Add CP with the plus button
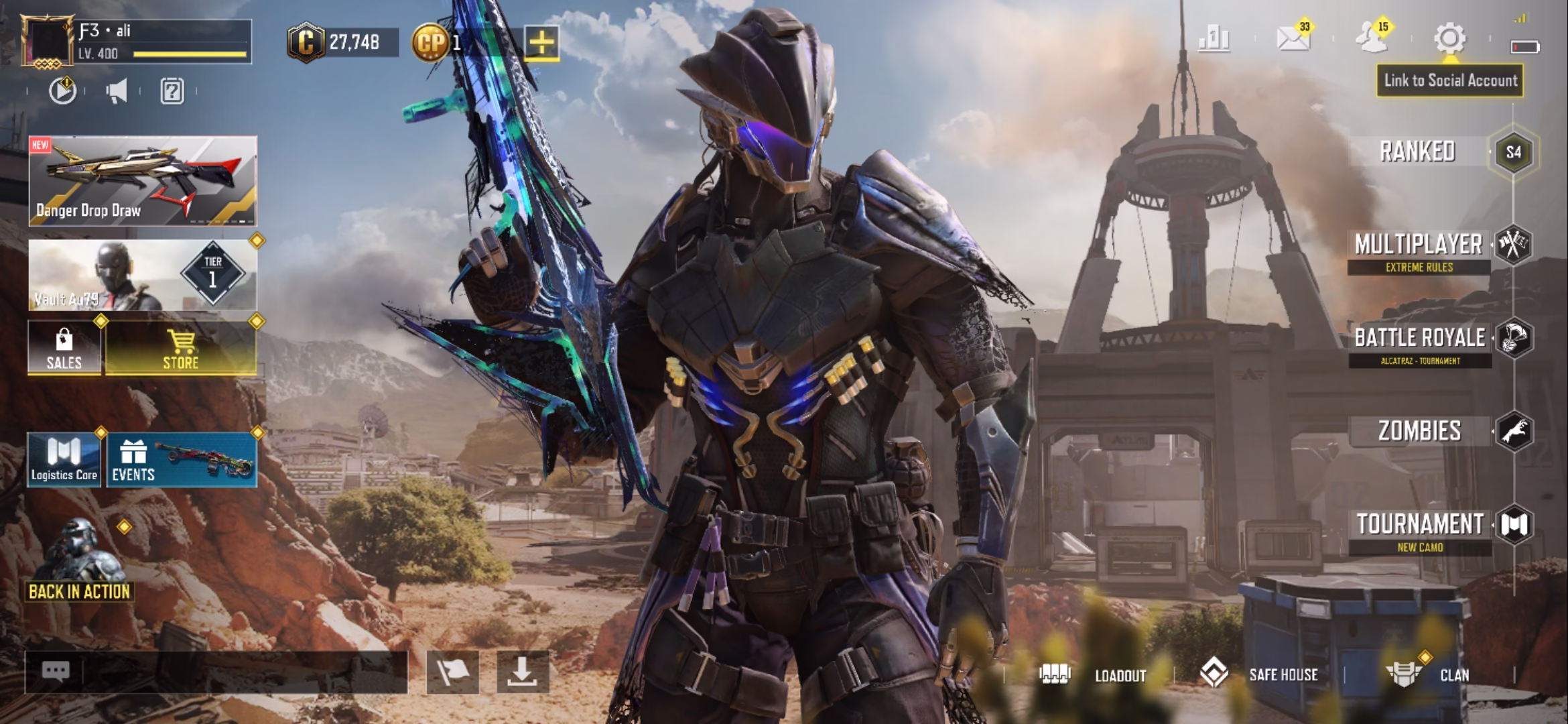This screenshot has height=724, width=1568. [x=541, y=44]
